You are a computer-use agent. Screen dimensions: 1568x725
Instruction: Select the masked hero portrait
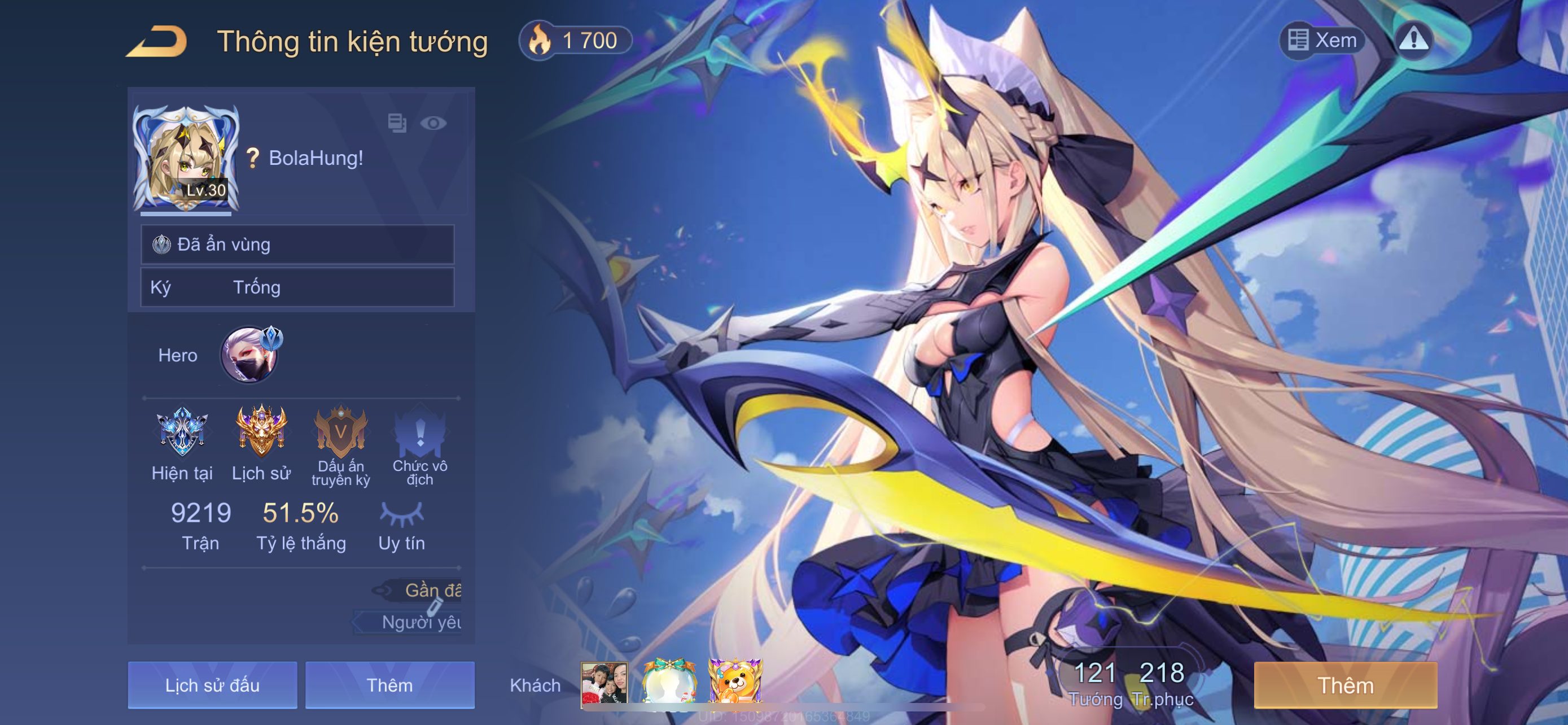click(x=249, y=356)
